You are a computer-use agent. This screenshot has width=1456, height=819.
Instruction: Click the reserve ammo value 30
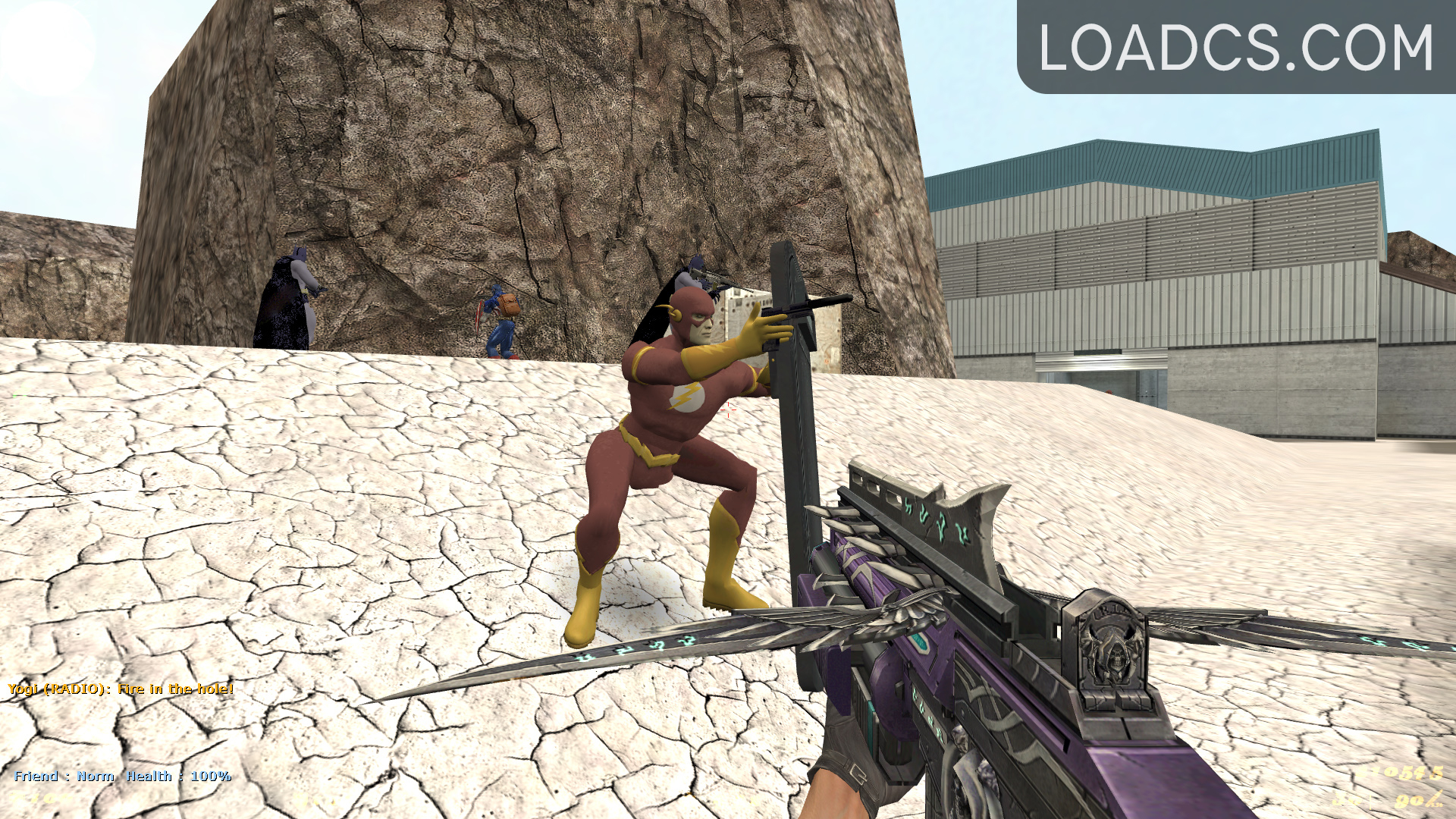(1346, 800)
